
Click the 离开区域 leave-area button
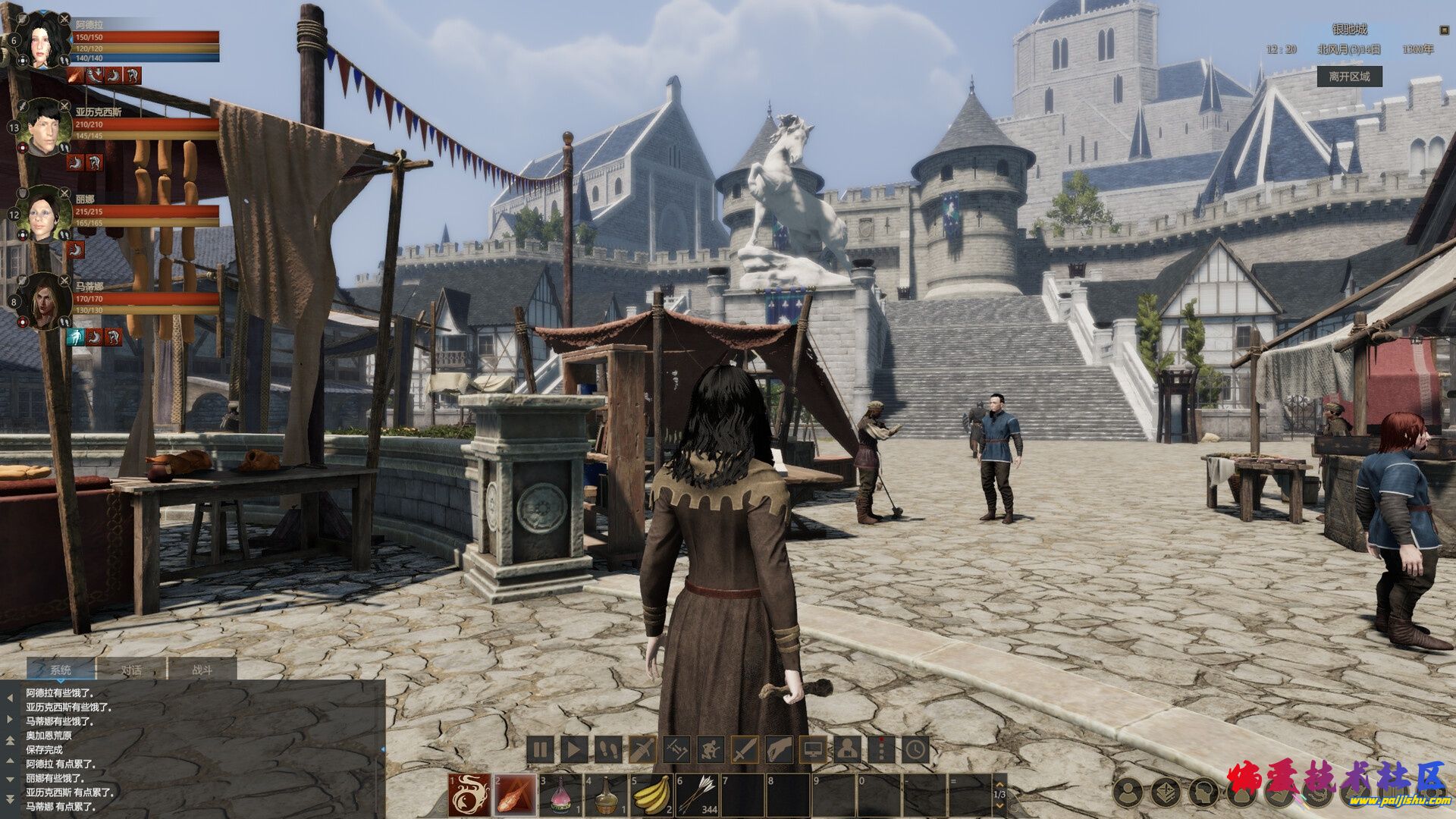point(1349,77)
